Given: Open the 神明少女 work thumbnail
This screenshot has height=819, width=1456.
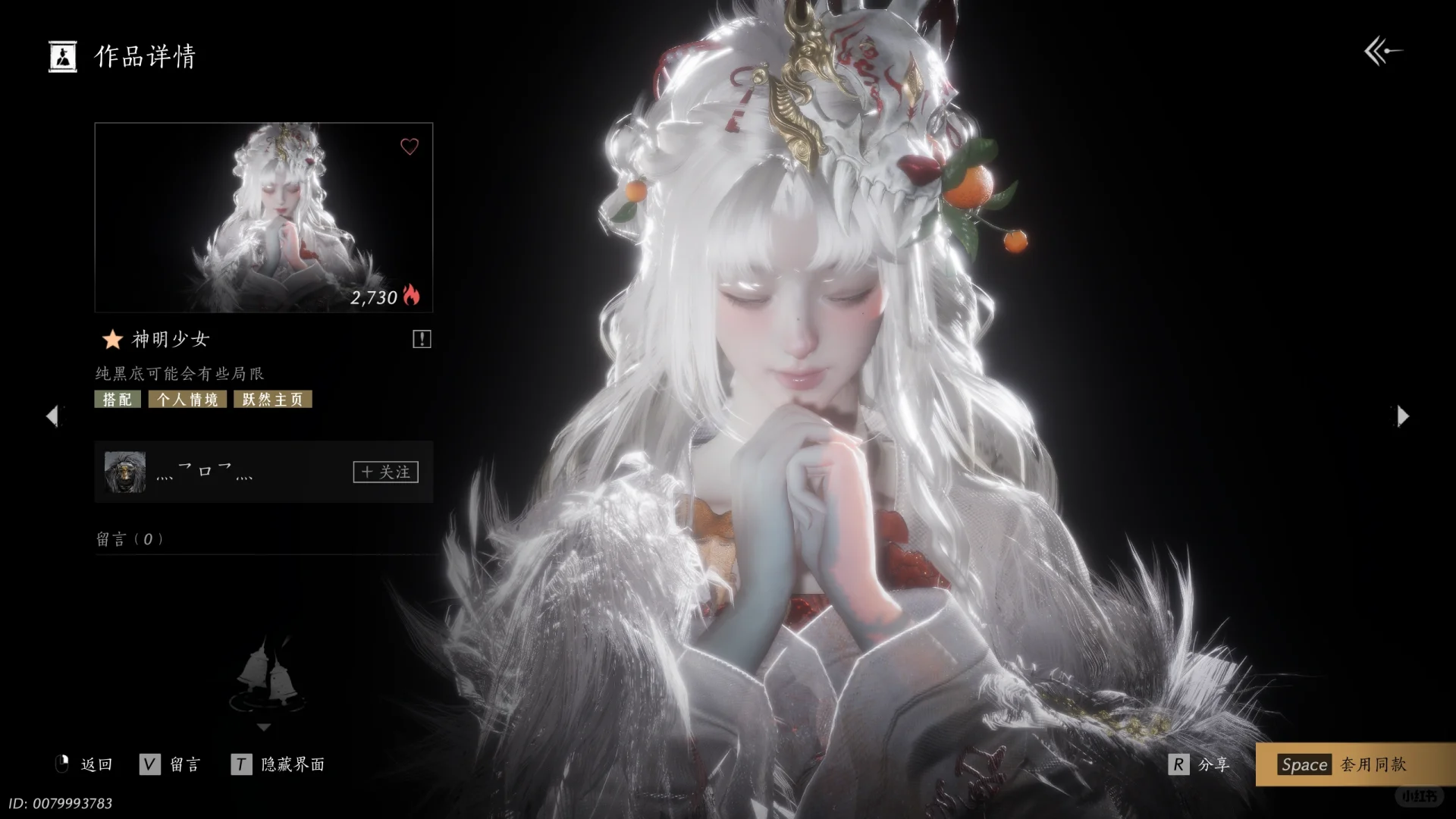Looking at the screenshot, I should coord(263,218).
